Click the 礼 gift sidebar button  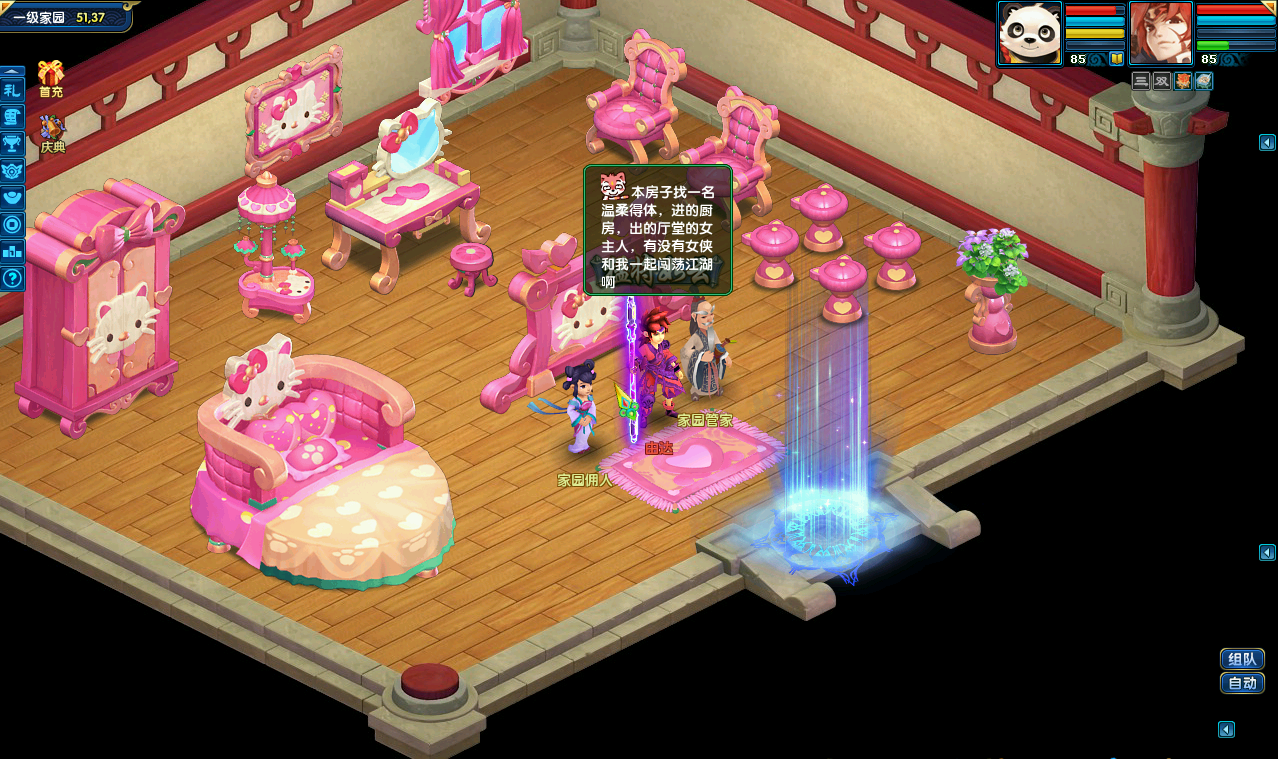12,90
